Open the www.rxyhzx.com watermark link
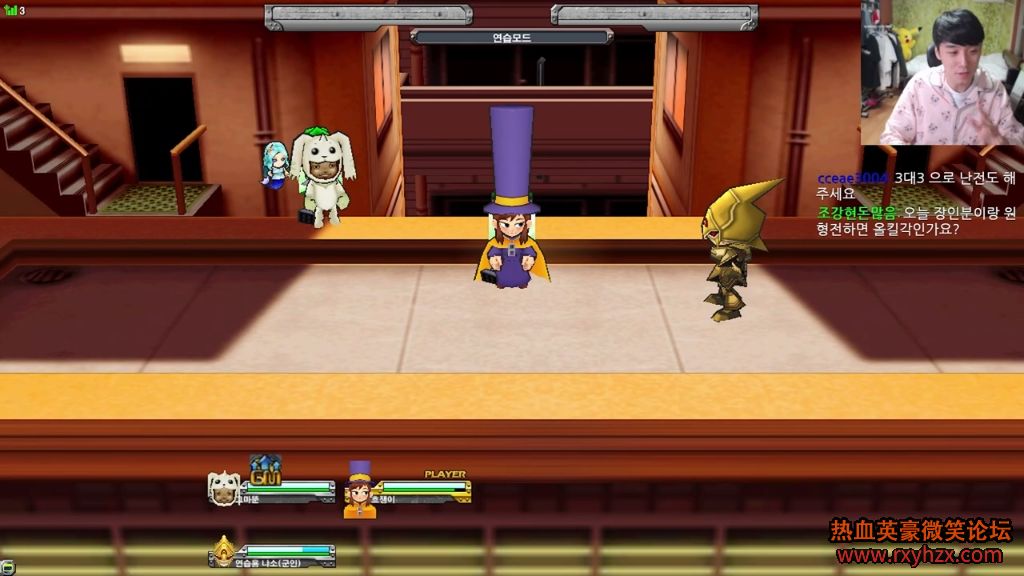The height and width of the screenshot is (576, 1024). pyautogui.click(x=918, y=555)
